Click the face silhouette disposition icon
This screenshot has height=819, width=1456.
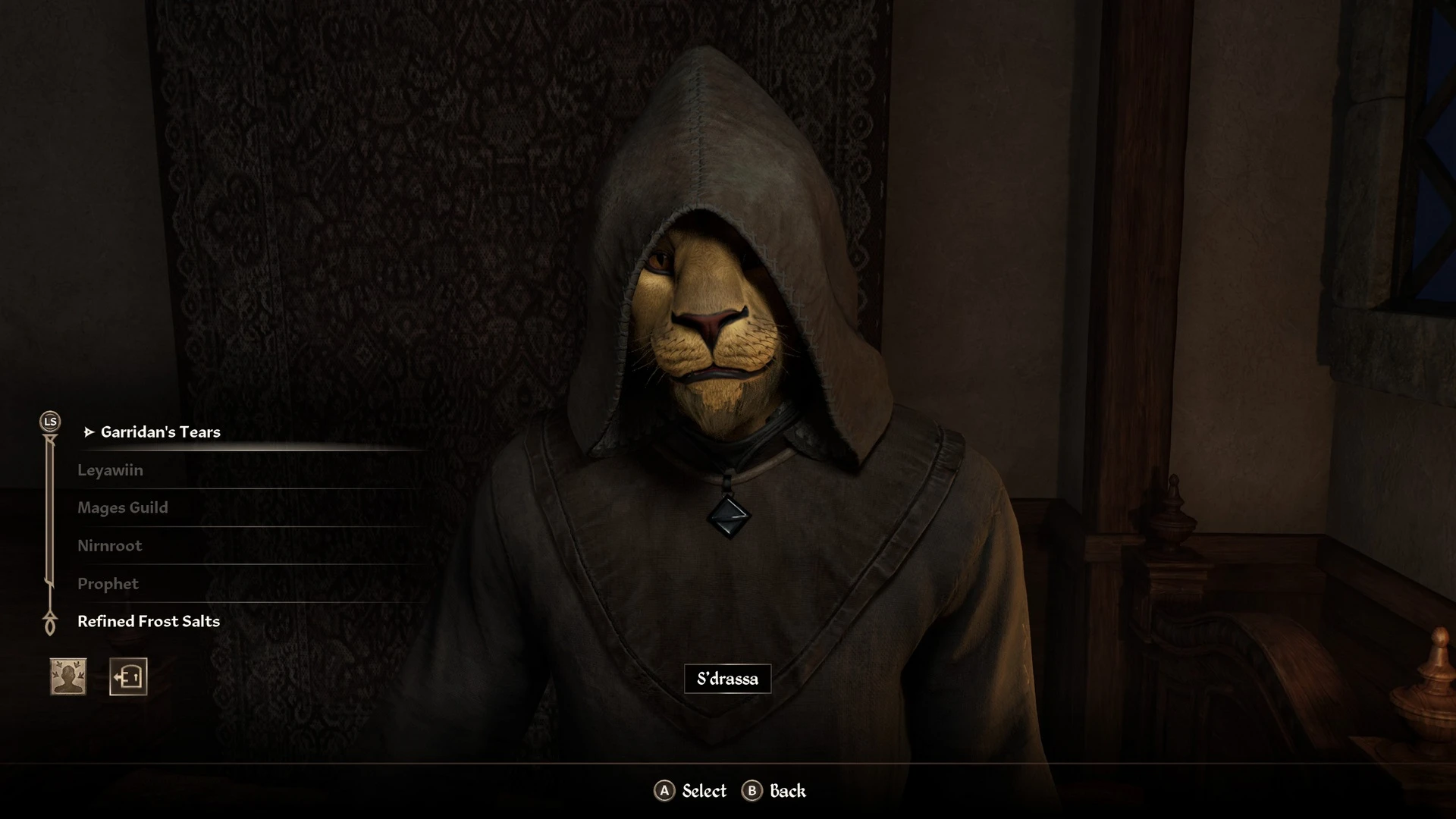[66, 676]
